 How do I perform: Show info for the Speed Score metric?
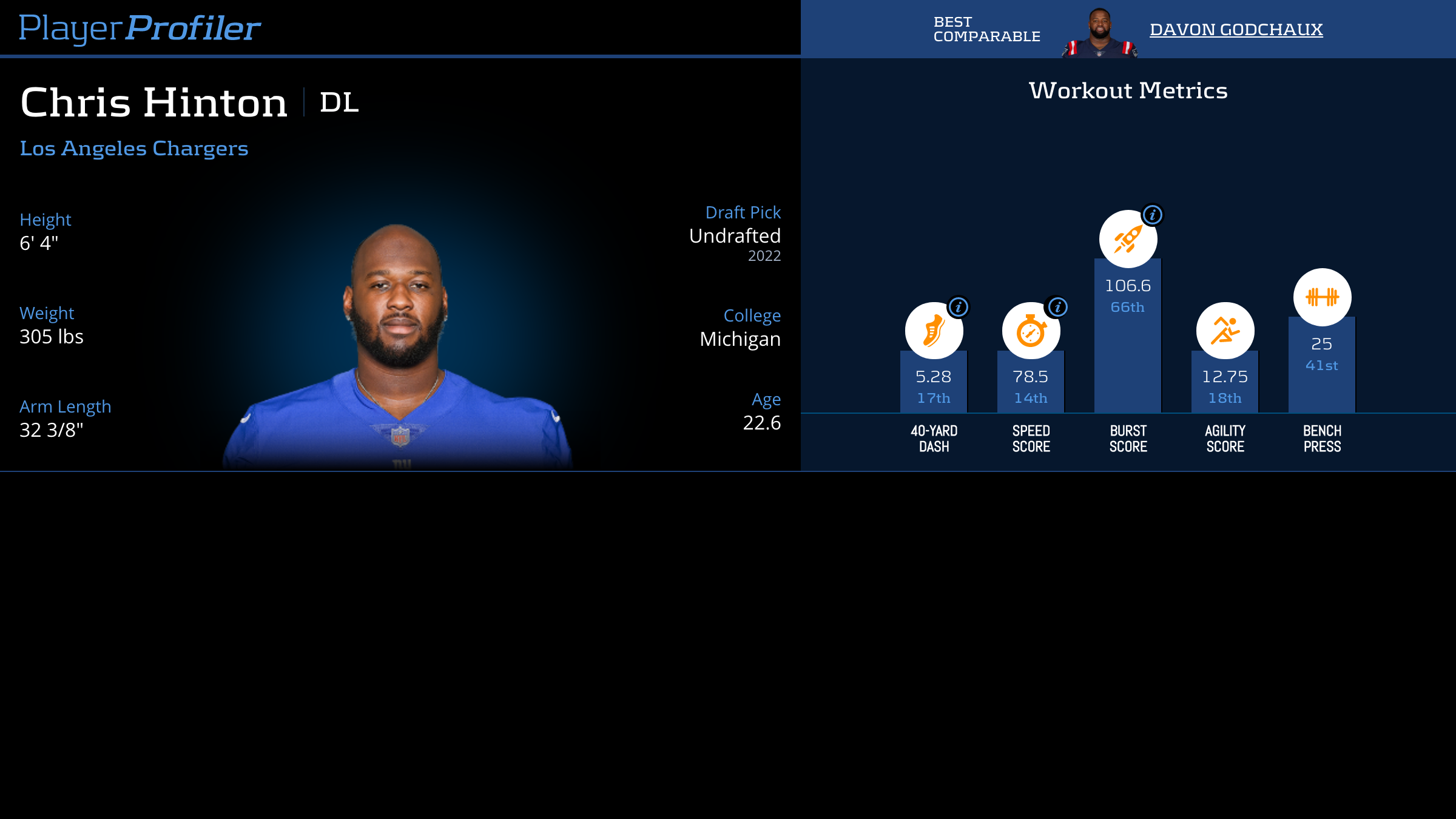[1057, 307]
